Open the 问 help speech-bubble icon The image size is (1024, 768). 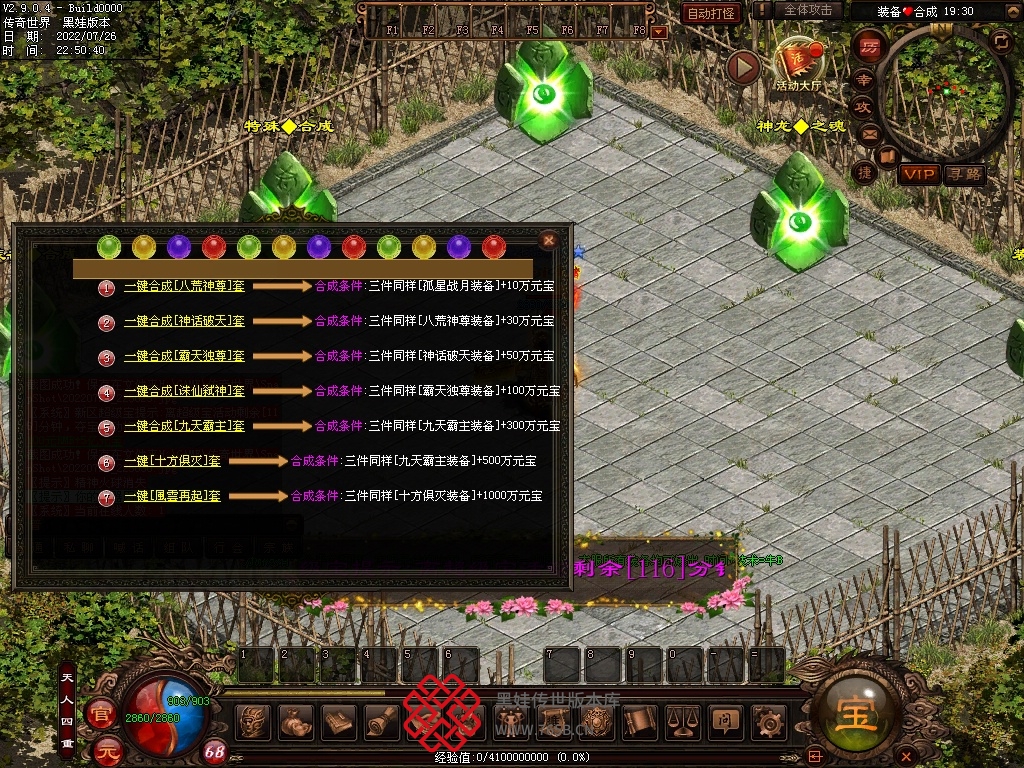[x=724, y=722]
